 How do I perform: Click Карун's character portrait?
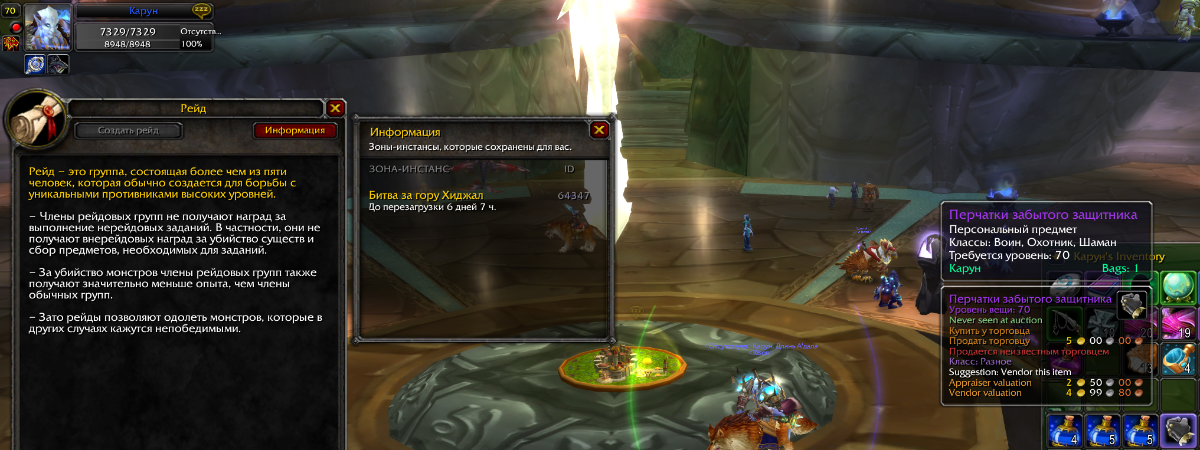(x=46, y=27)
